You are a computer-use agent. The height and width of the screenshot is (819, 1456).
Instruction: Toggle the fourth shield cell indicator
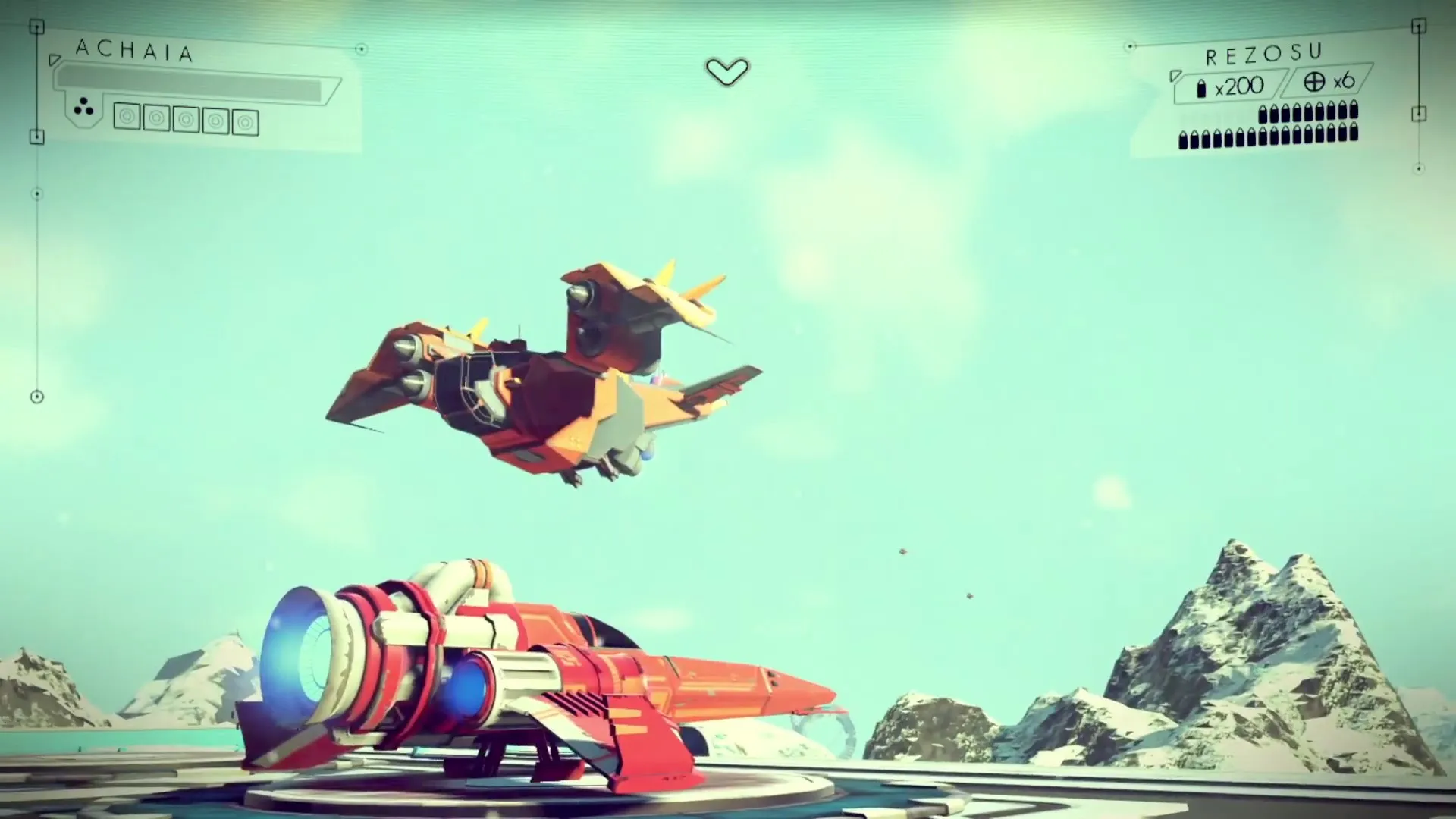coord(216,121)
